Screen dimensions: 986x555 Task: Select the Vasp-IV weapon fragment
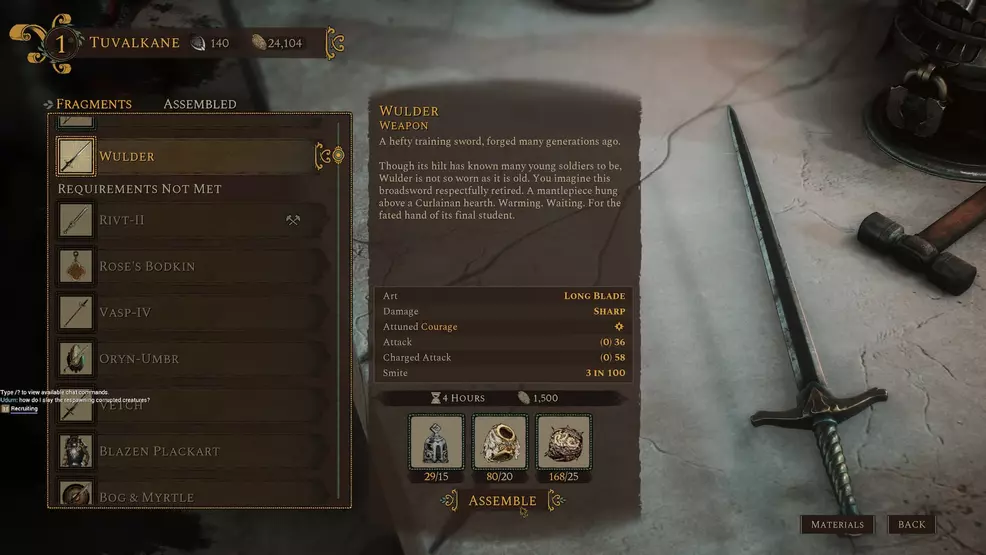pyautogui.click(x=190, y=312)
